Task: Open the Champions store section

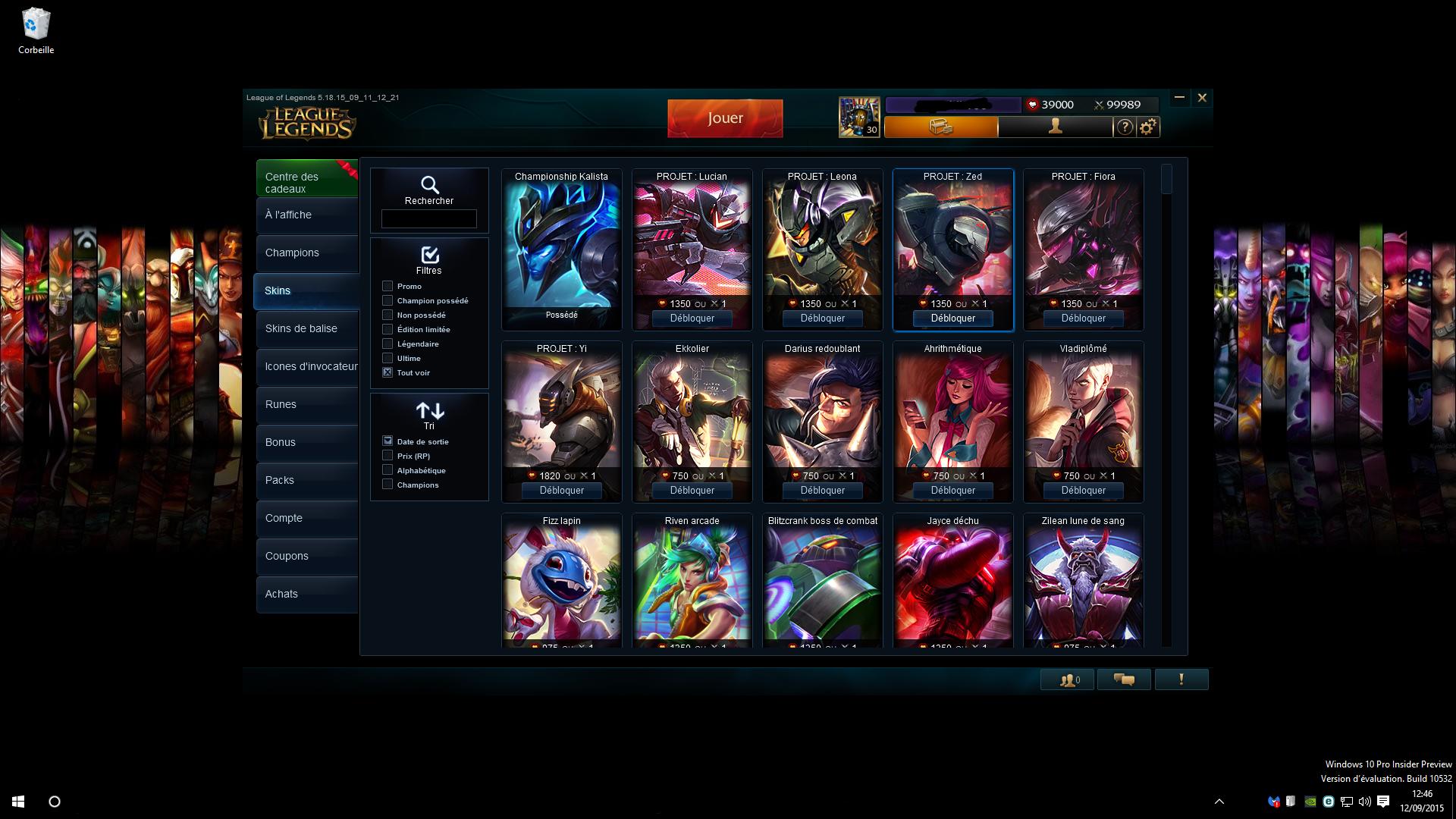Action: click(307, 253)
